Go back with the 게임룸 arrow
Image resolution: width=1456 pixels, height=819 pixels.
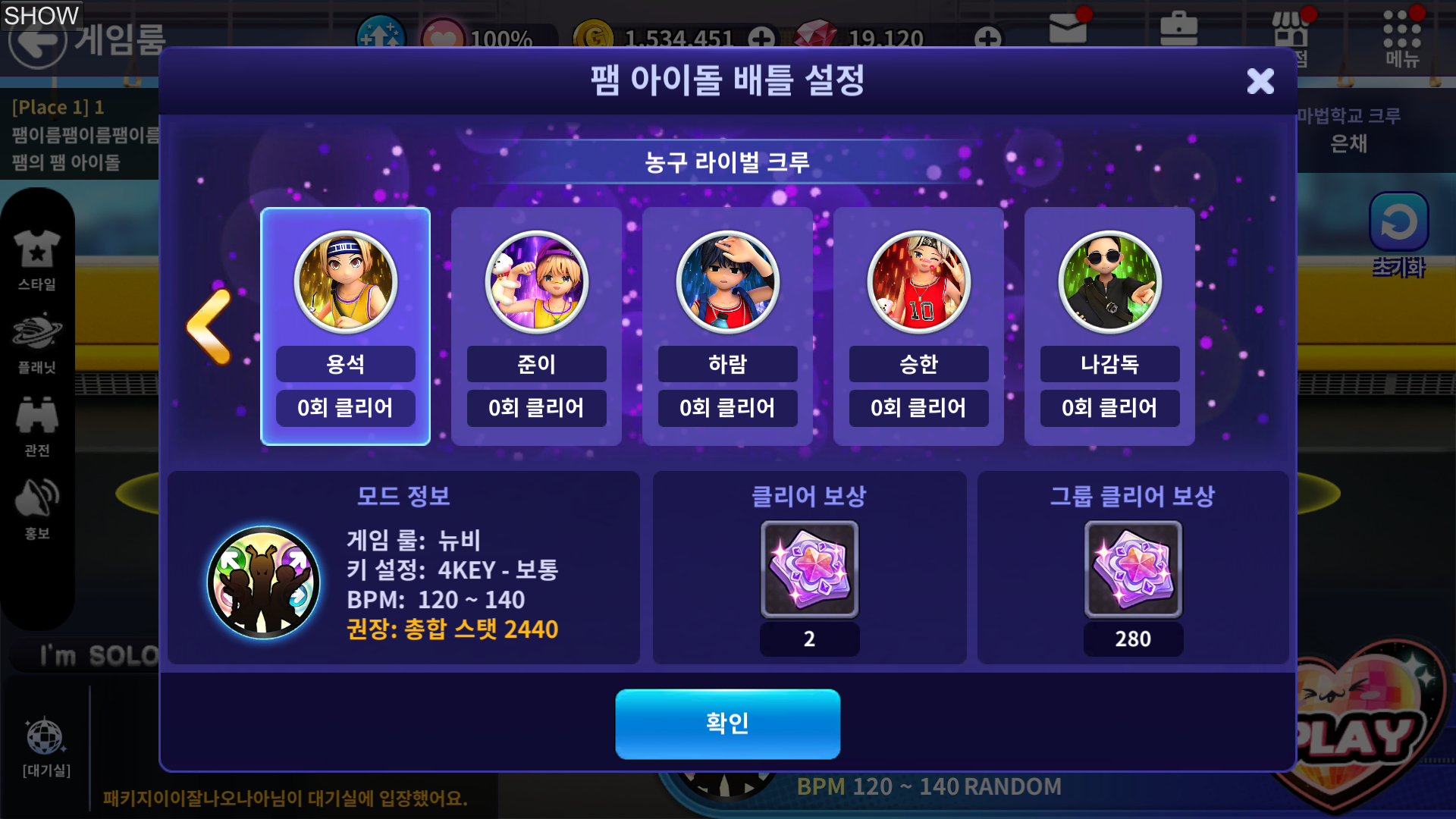[38, 39]
